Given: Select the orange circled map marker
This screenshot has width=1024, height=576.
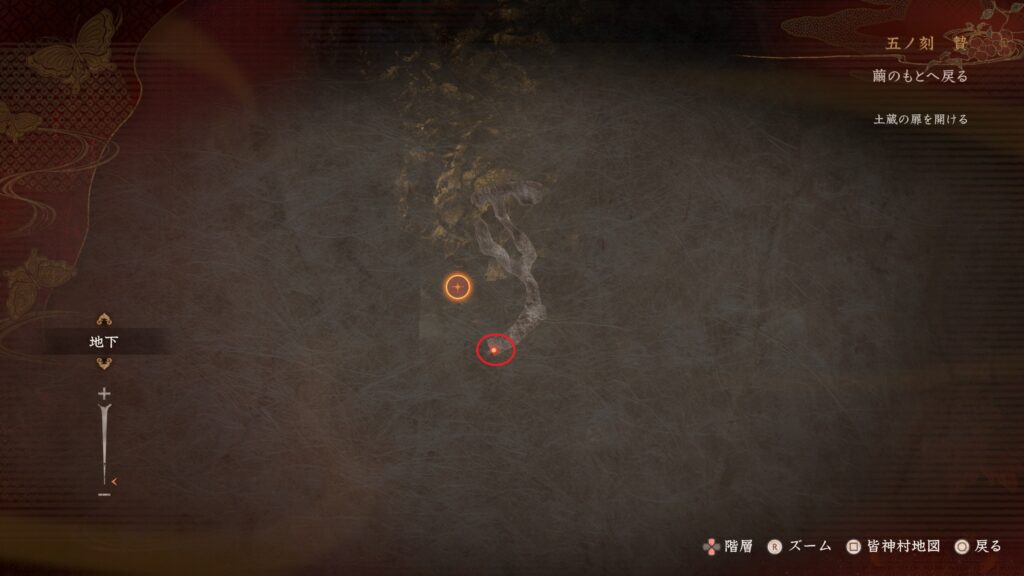Looking at the screenshot, I should tap(457, 287).
